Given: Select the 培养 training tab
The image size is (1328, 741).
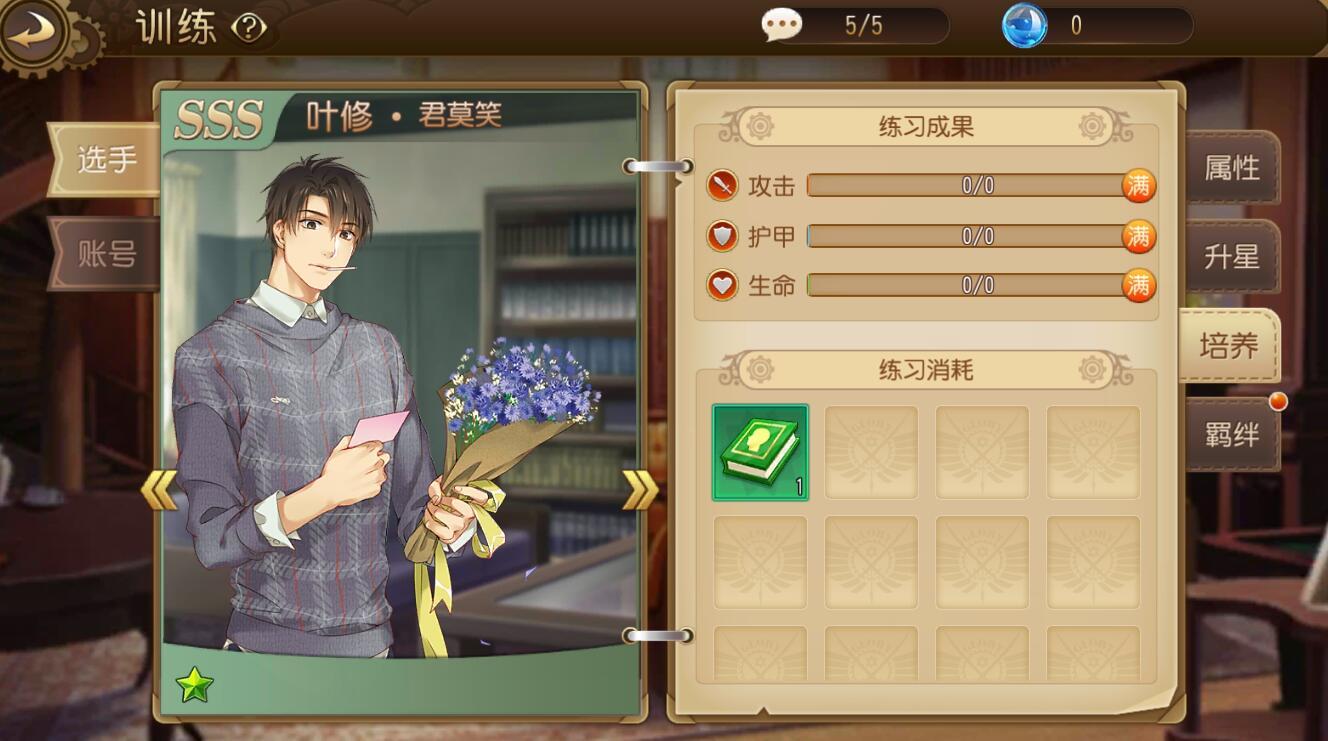Looking at the screenshot, I should pos(1228,346).
